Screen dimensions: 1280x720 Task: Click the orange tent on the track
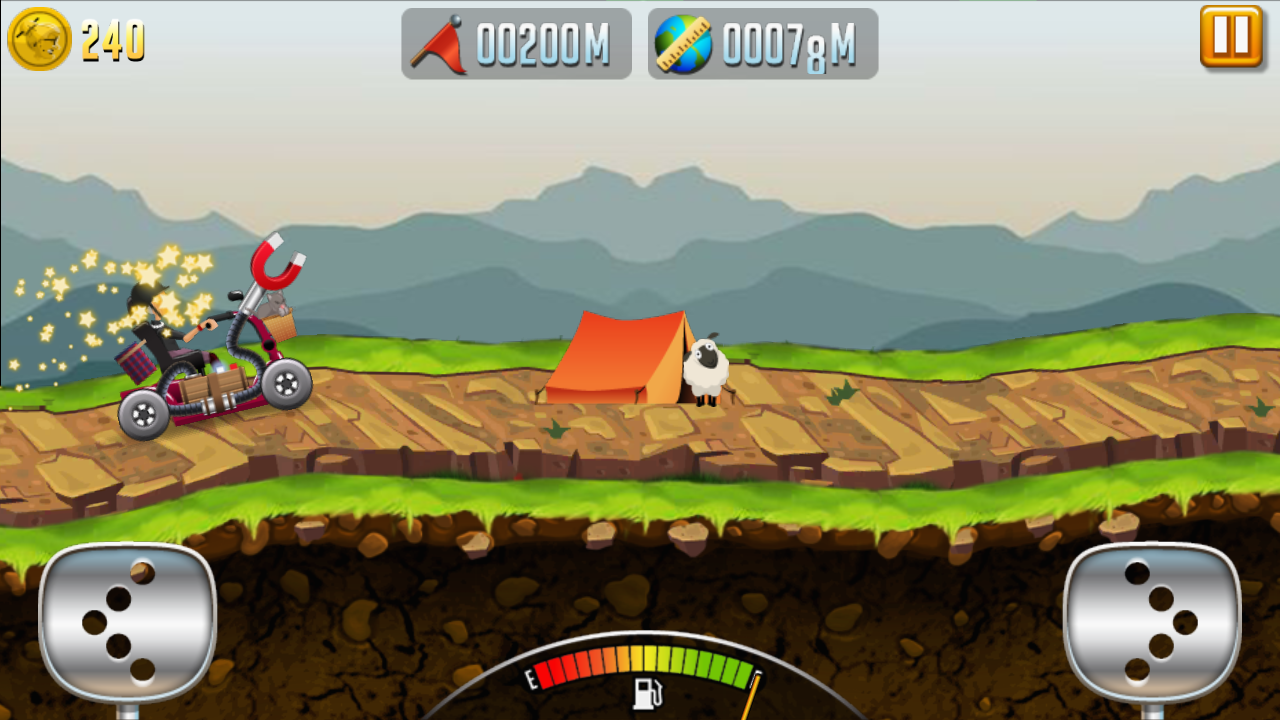pos(615,360)
